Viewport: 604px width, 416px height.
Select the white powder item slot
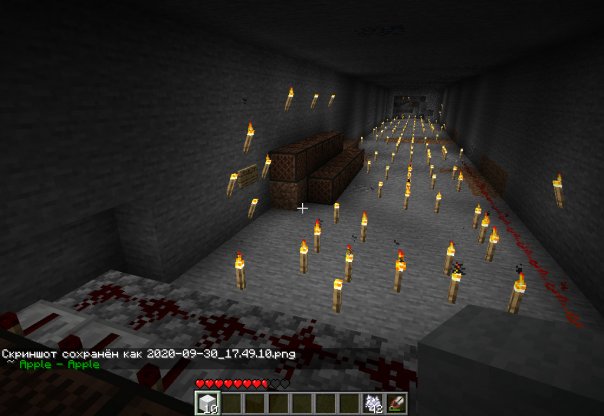pyautogui.click(x=373, y=403)
